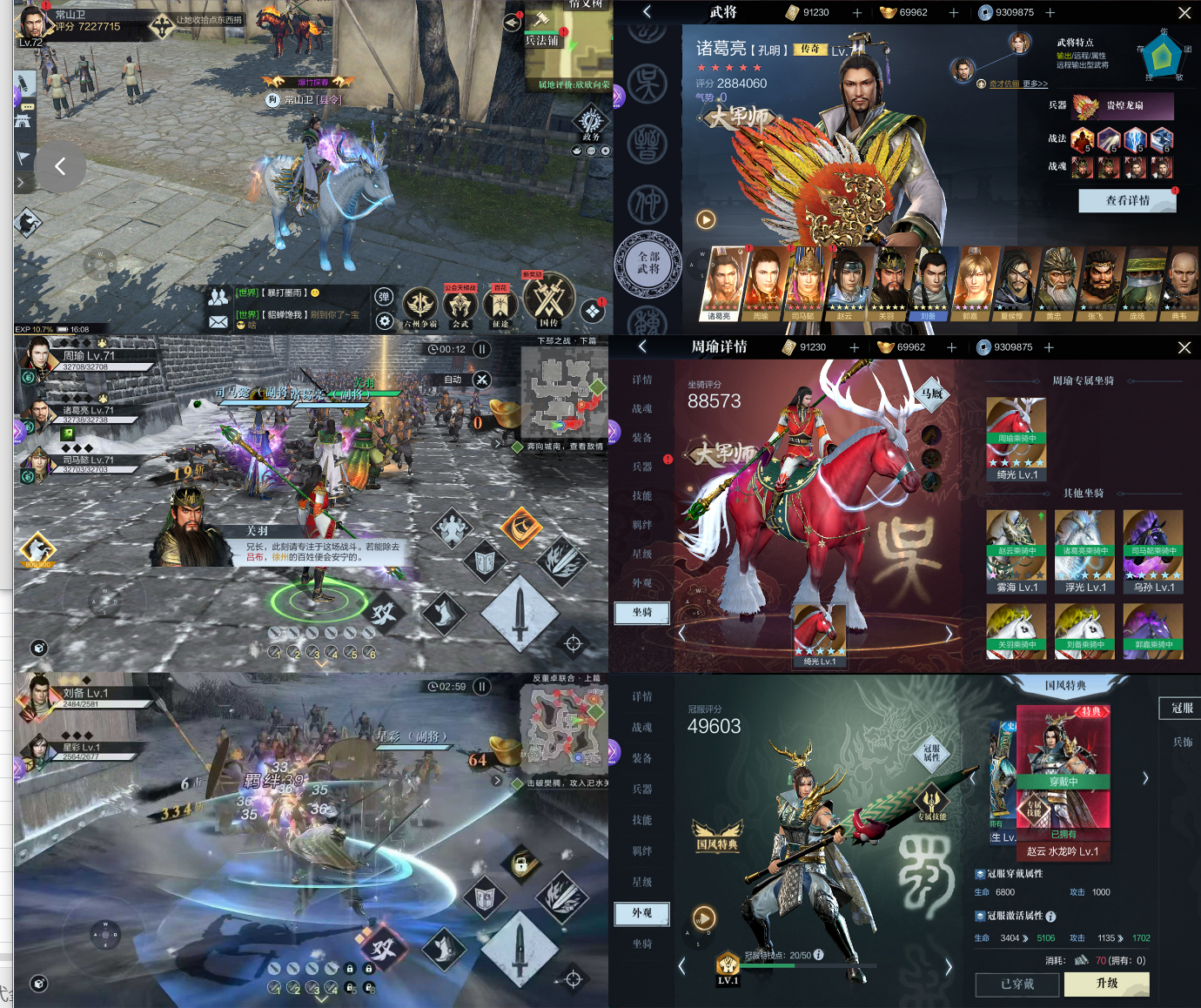
Task: Close the 周瑜详情 screen
Action: click(x=1184, y=347)
